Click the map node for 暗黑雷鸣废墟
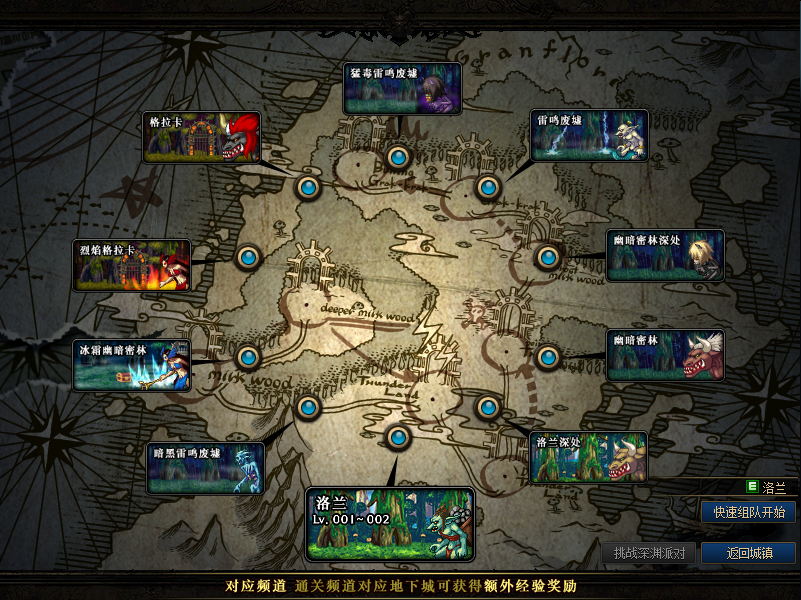Screen dimensions: 801x600 point(308,407)
